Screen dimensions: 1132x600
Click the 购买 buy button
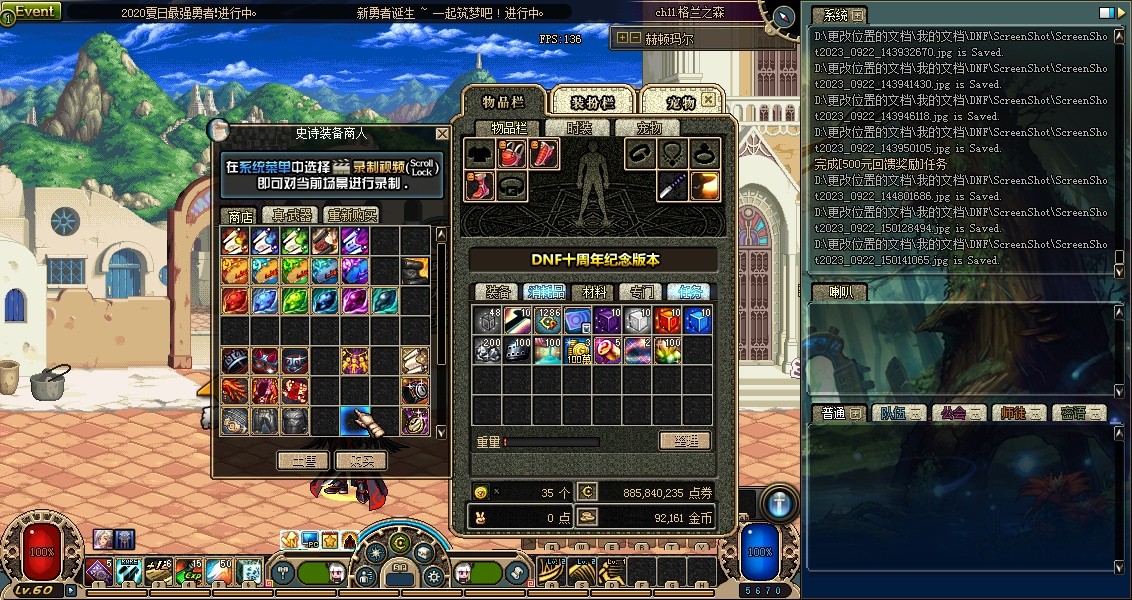point(360,461)
